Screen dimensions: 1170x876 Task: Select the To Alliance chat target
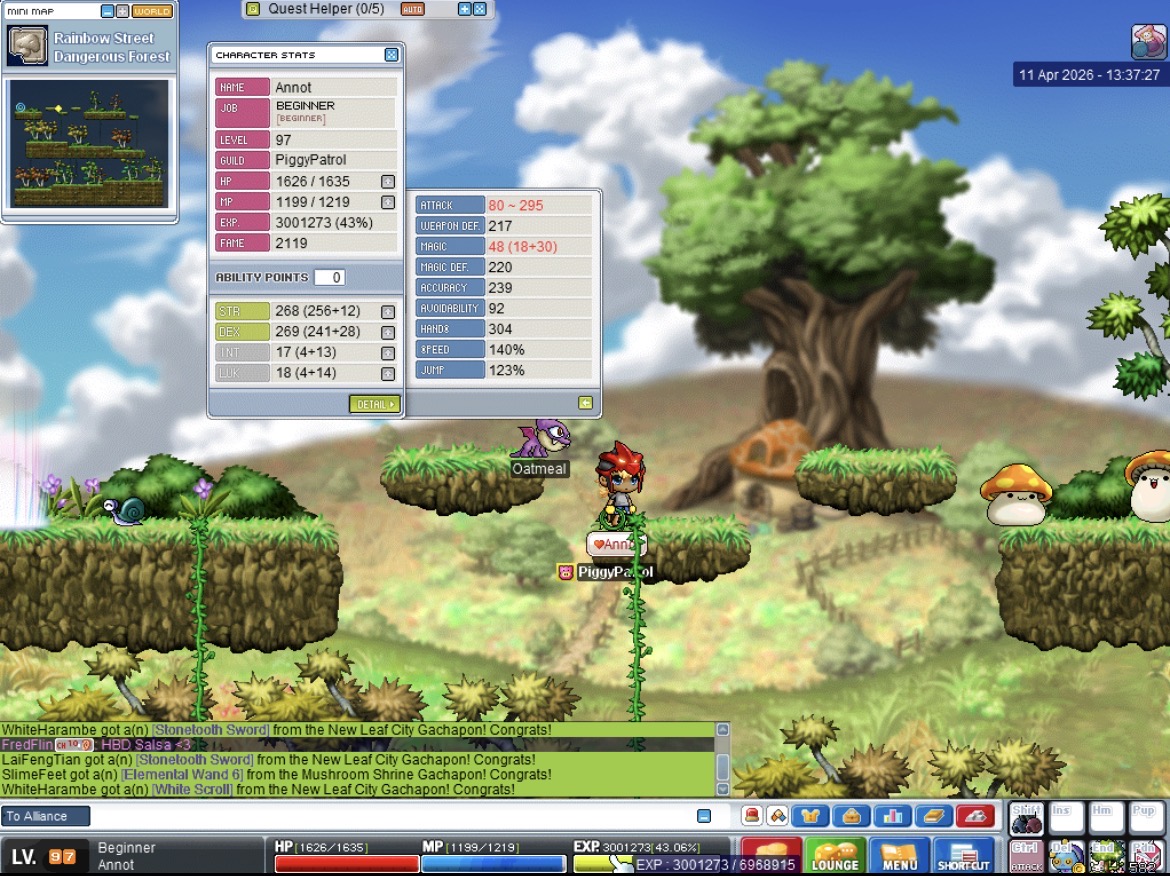[46, 816]
